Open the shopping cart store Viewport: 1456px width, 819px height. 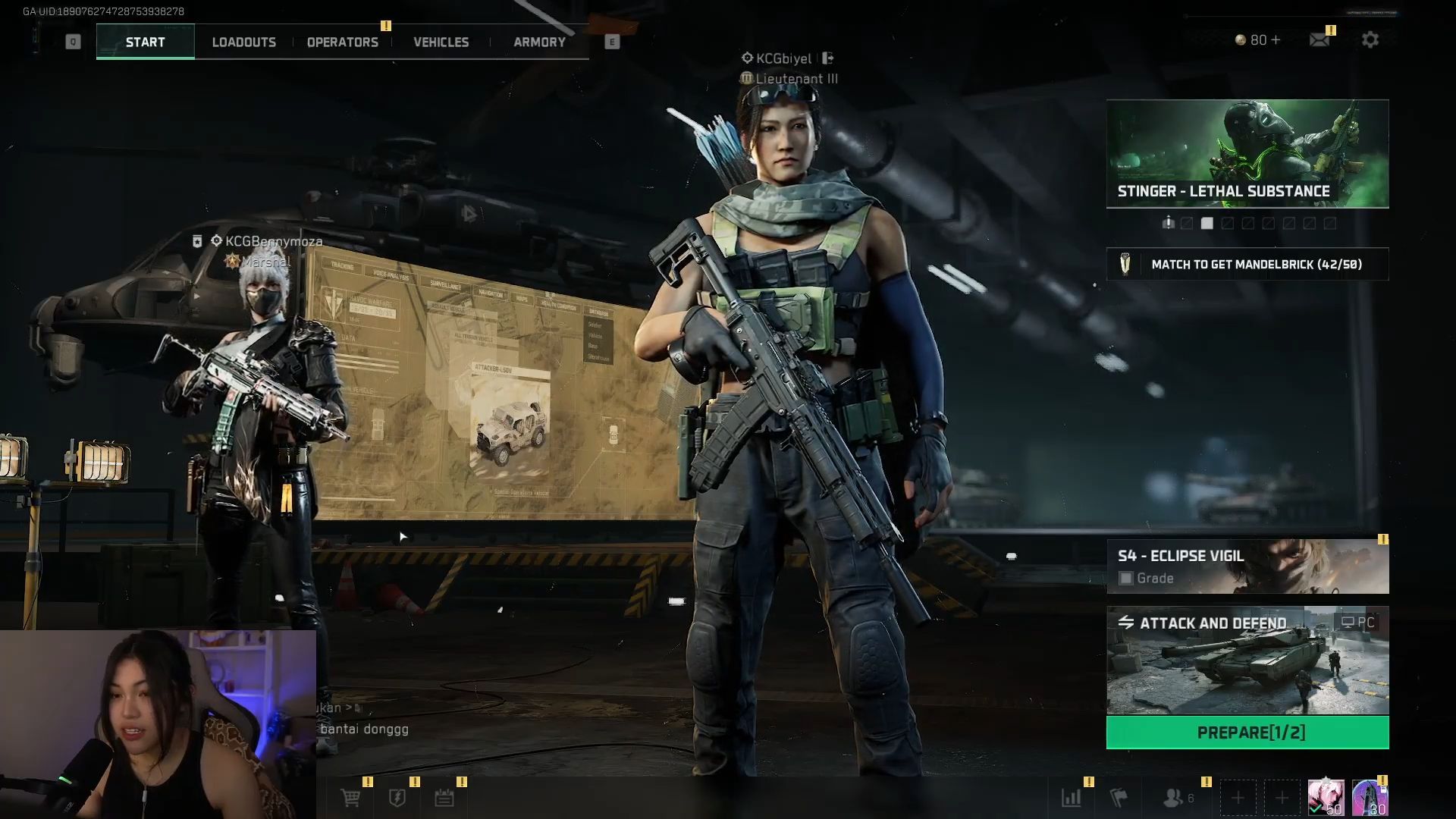click(x=350, y=798)
